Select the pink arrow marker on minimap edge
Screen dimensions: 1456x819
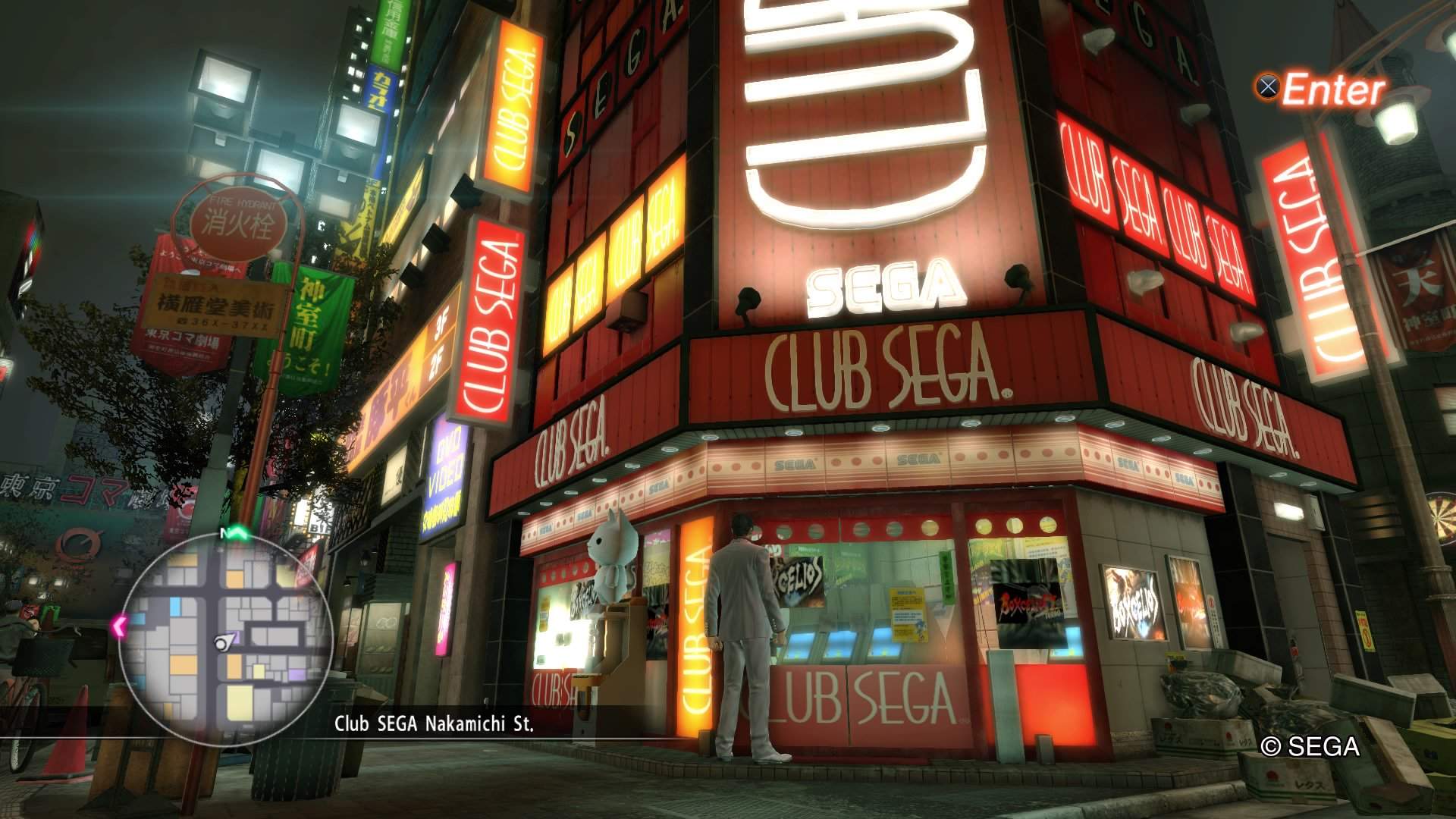point(119,626)
